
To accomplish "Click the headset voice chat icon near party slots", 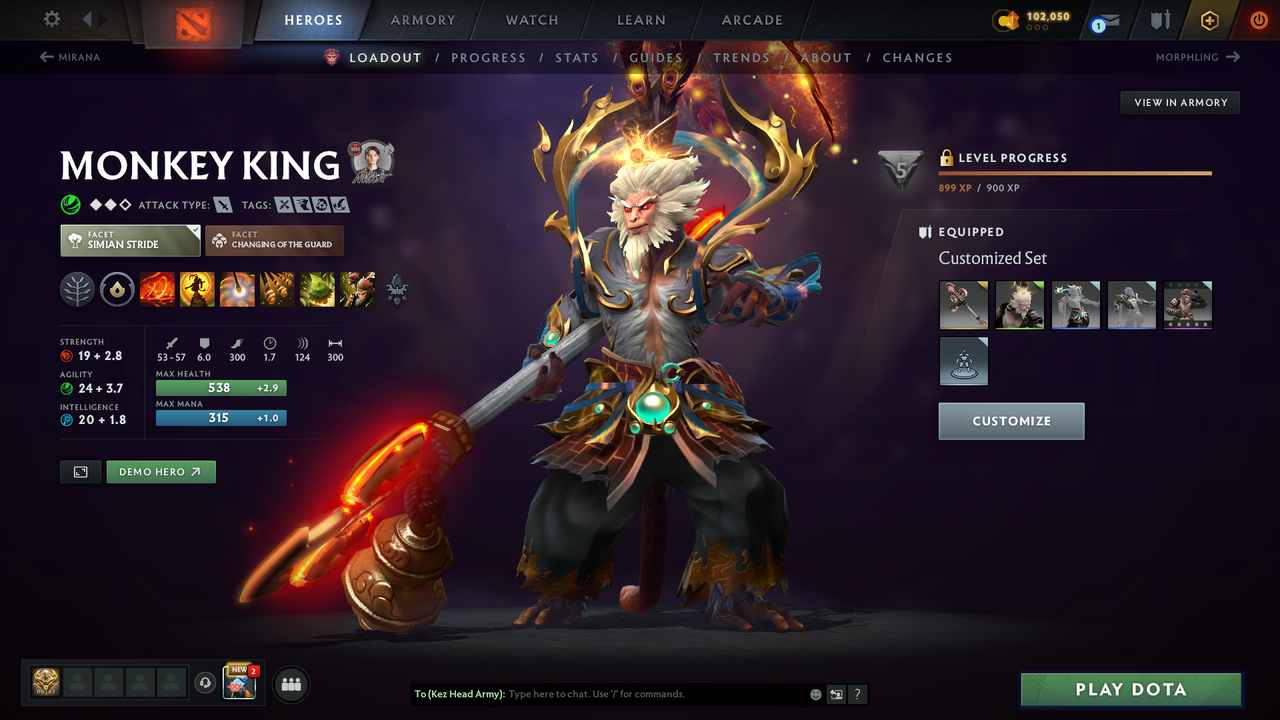I will point(207,683).
